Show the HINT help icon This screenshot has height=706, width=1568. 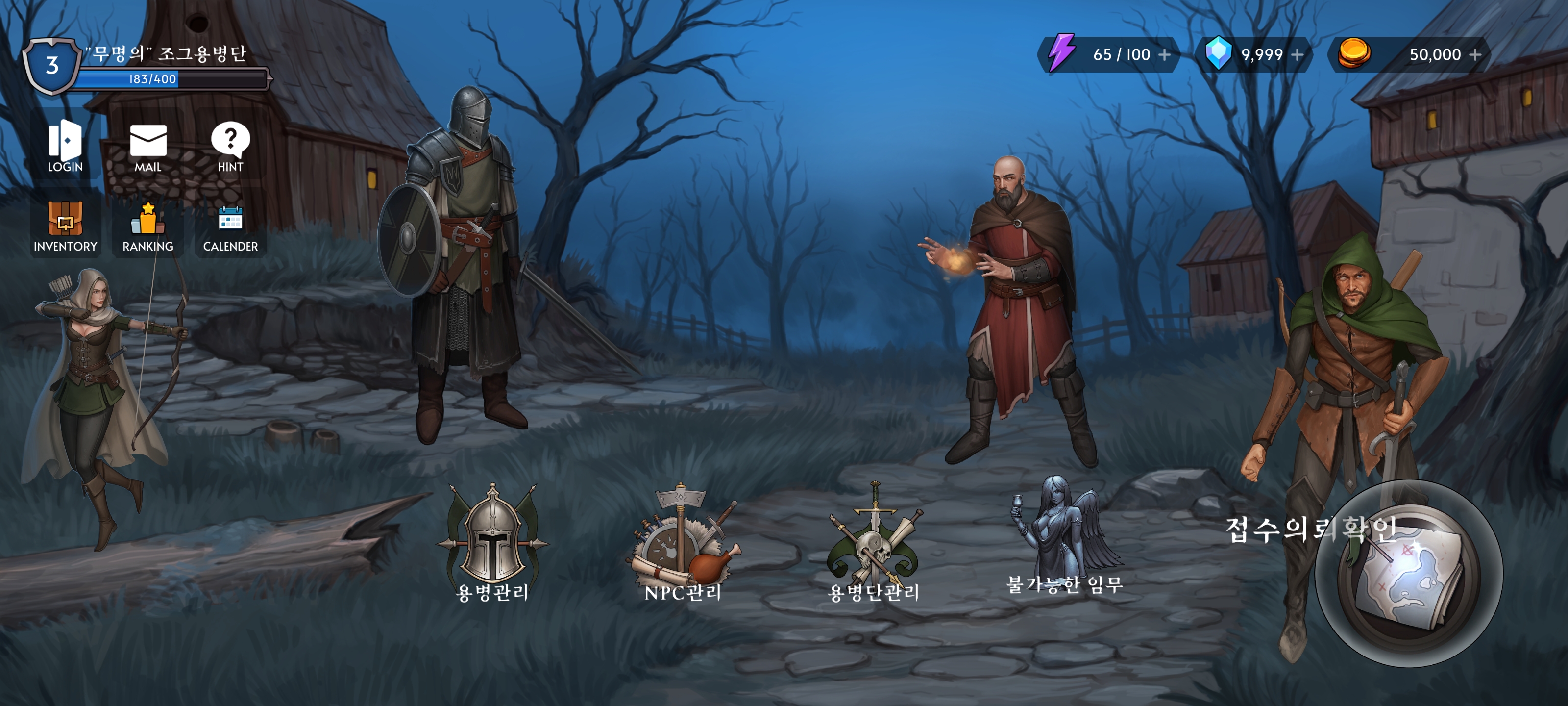point(230,146)
